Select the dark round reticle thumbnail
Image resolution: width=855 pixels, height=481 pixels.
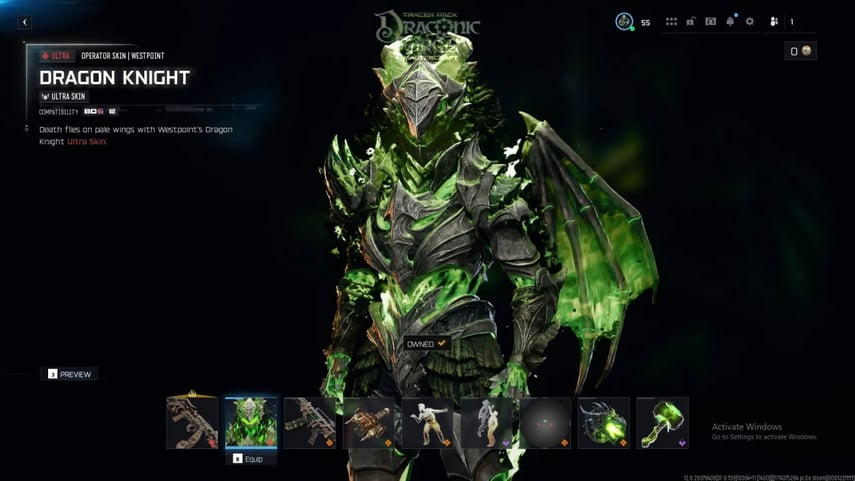coord(546,422)
